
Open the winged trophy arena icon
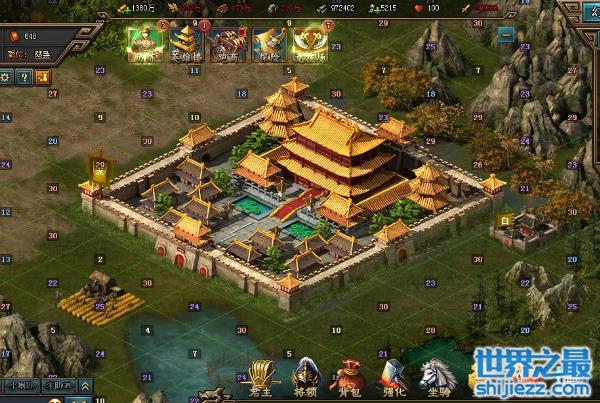310,42
